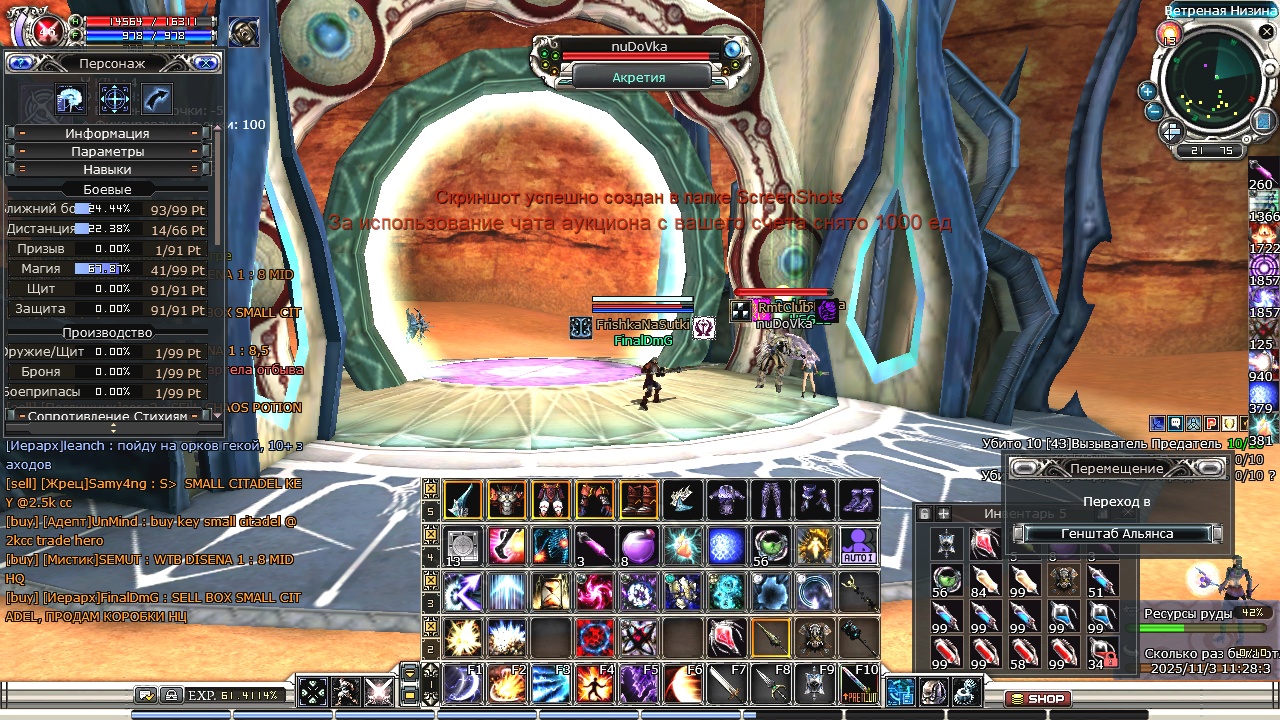Close the minimap with the X button
The height and width of the screenshot is (720, 1280).
(1266, 33)
